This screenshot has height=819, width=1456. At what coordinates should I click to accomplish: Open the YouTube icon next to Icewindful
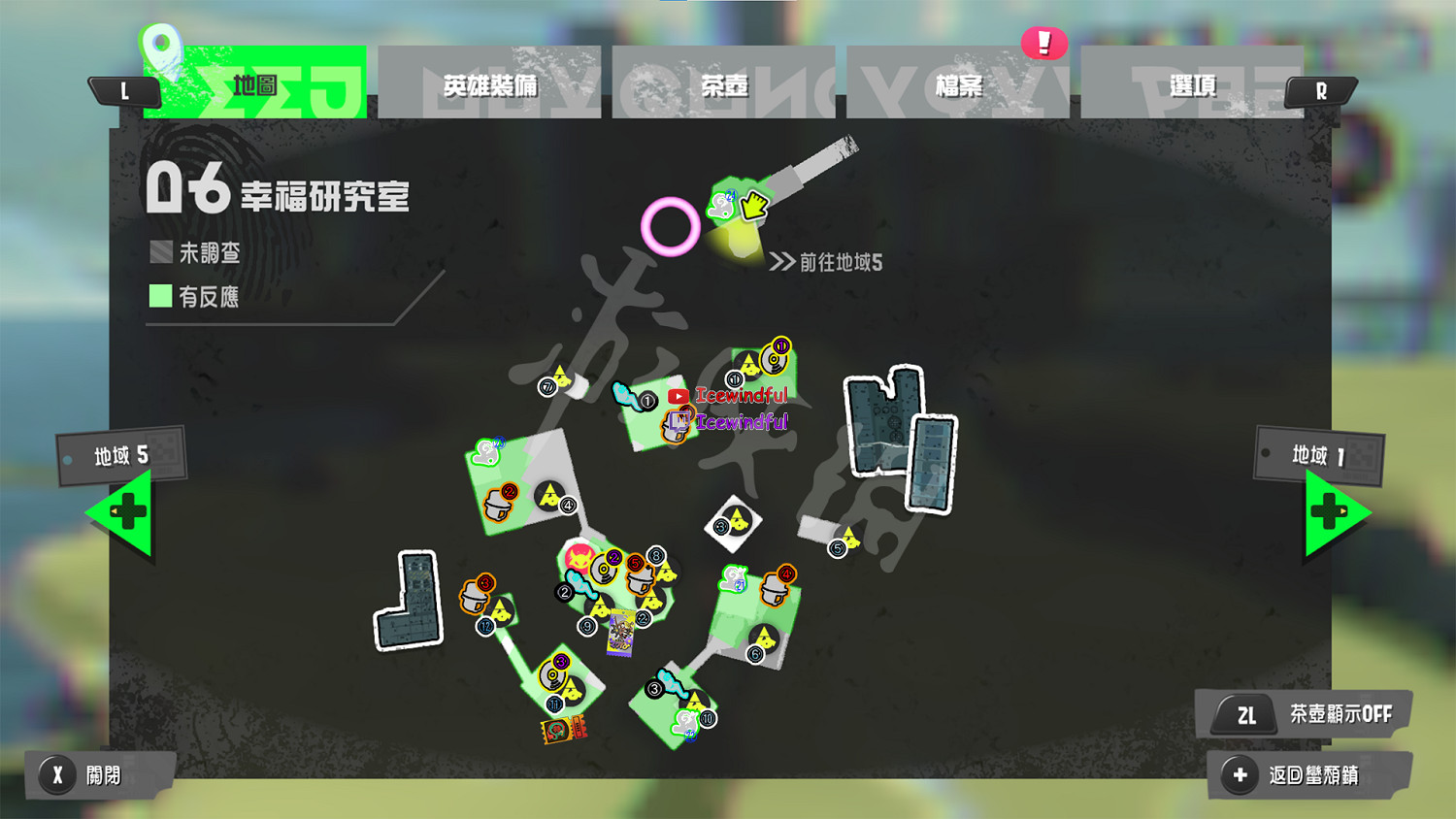[678, 396]
